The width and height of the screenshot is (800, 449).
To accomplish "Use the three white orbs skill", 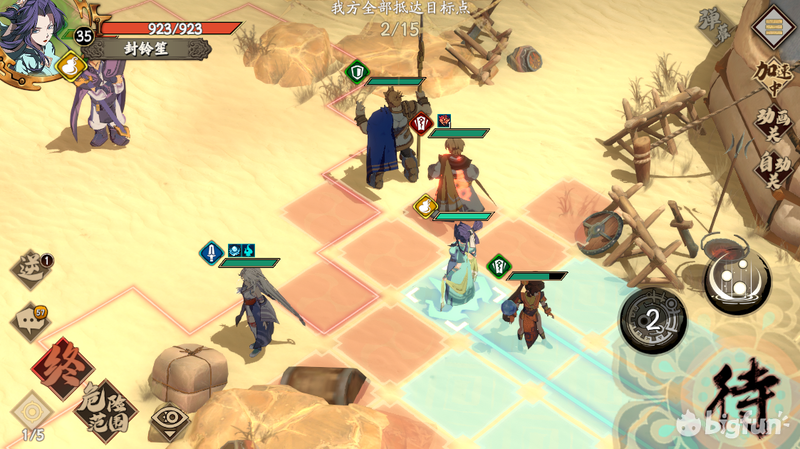I will tap(736, 277).
